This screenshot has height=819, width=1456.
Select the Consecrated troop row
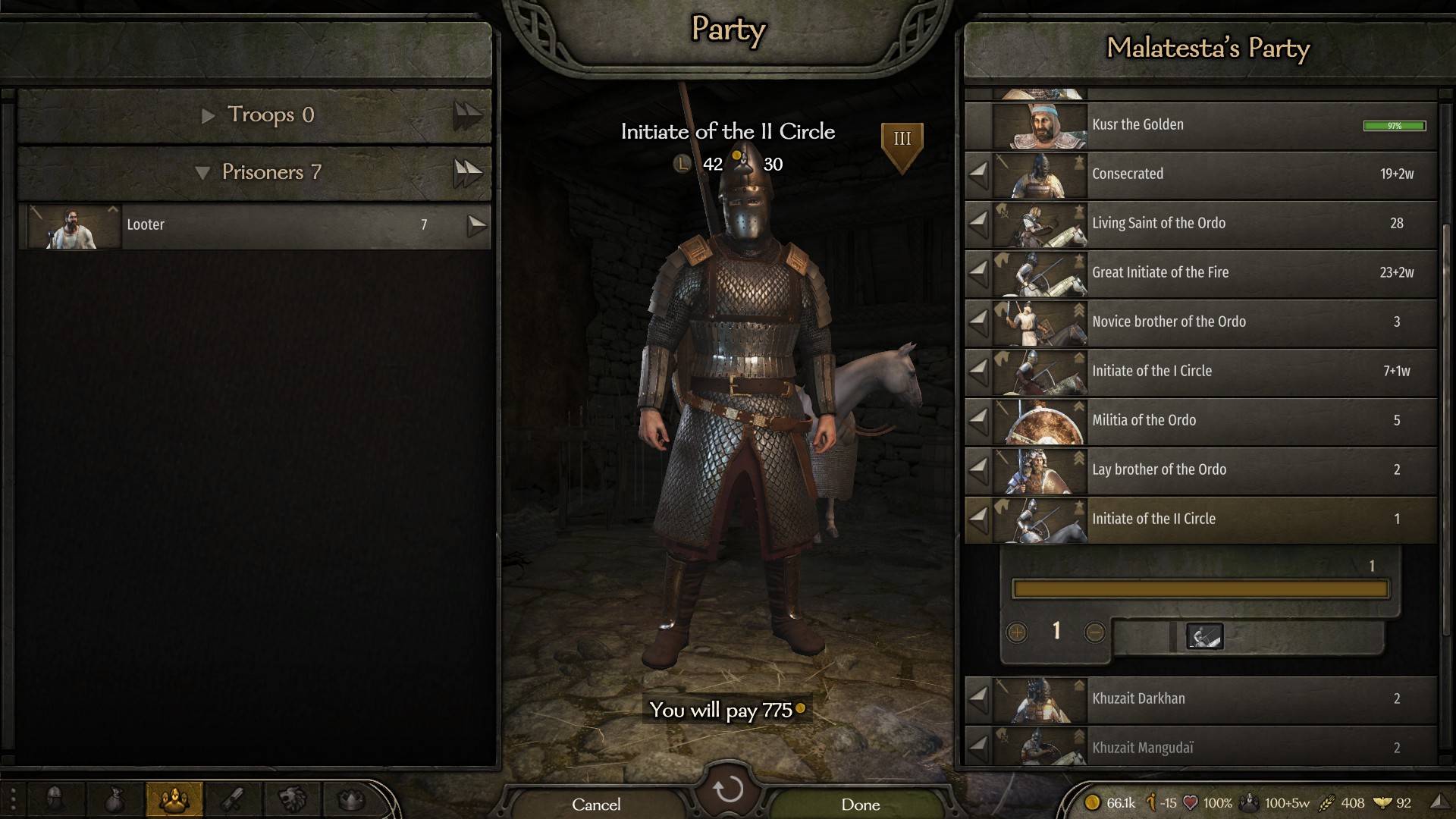[x=1213, y=174]
